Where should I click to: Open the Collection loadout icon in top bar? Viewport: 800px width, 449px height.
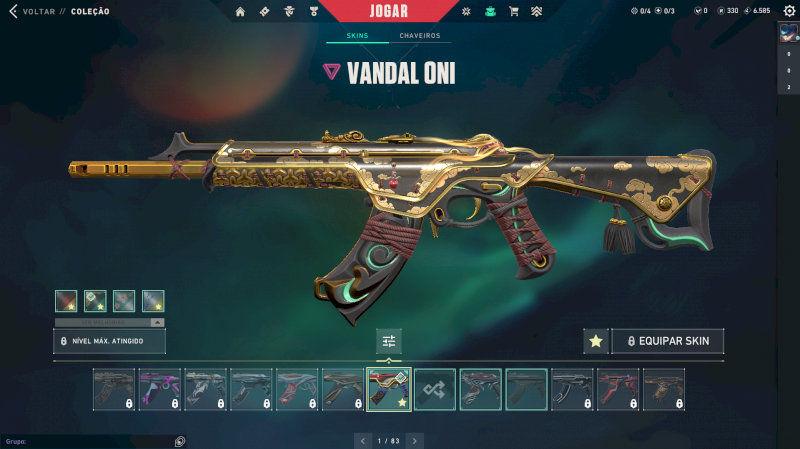[490, 12]
